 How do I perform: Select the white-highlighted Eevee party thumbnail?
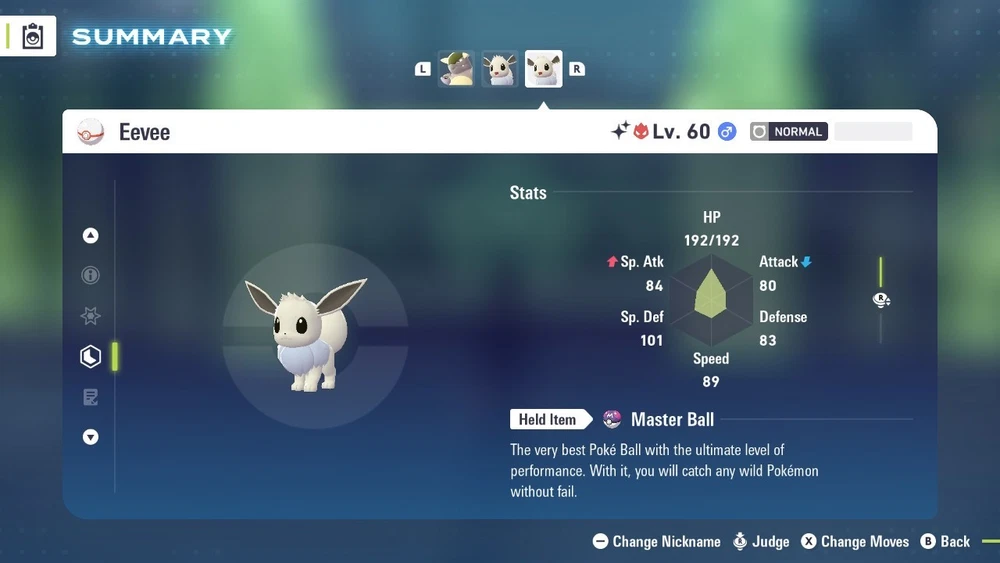(x=544, y=69)
